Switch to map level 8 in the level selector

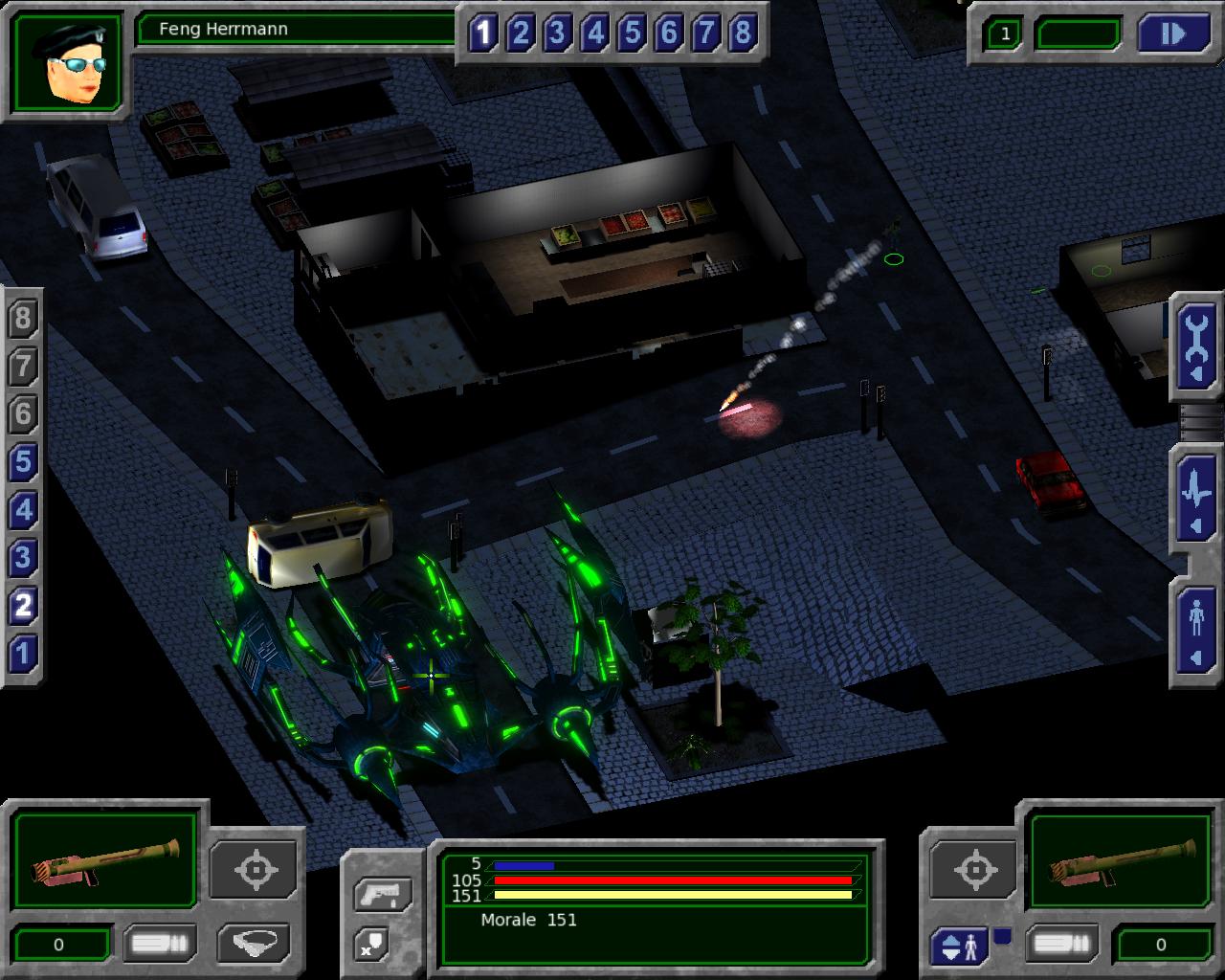coord(23,320)
